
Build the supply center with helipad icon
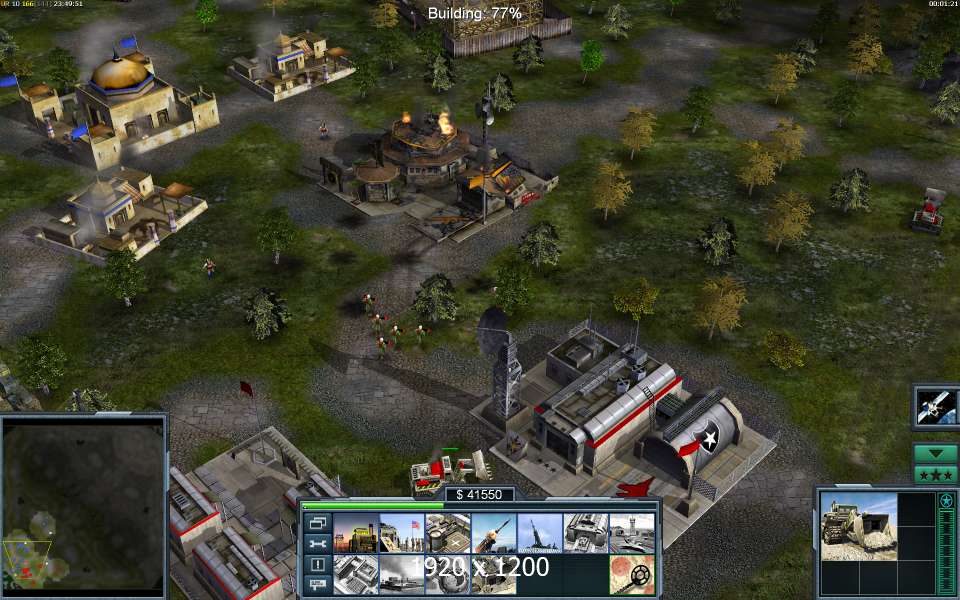pos(447,533)
